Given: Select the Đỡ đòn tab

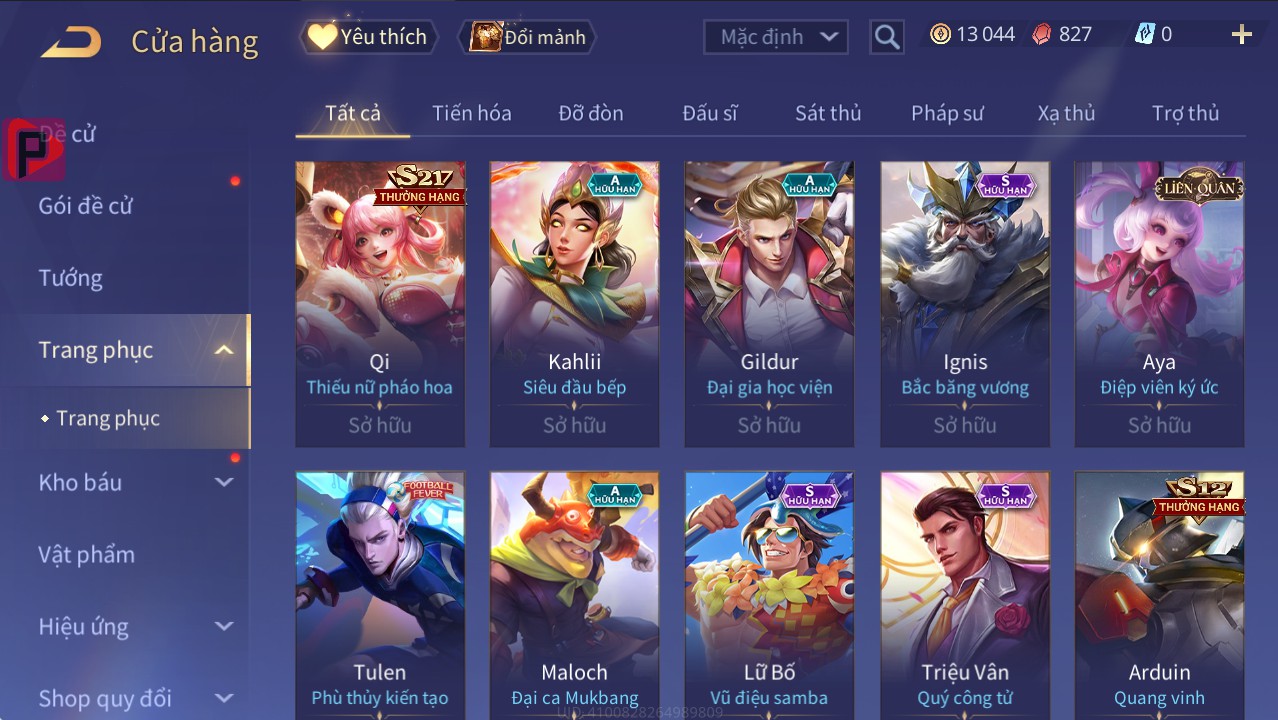Looking at the screenshot, I should [591, 113].
